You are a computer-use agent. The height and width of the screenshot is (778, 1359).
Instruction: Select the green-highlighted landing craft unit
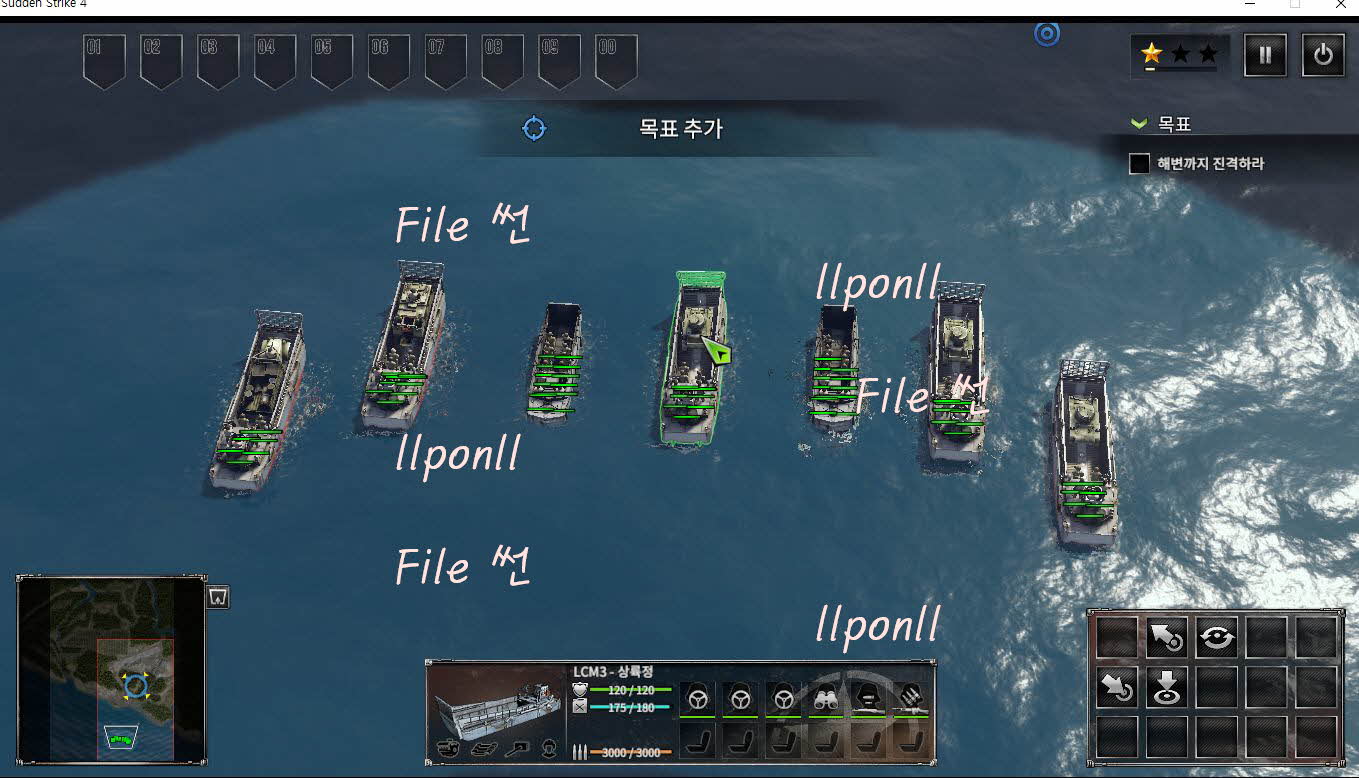coord(692,360)
